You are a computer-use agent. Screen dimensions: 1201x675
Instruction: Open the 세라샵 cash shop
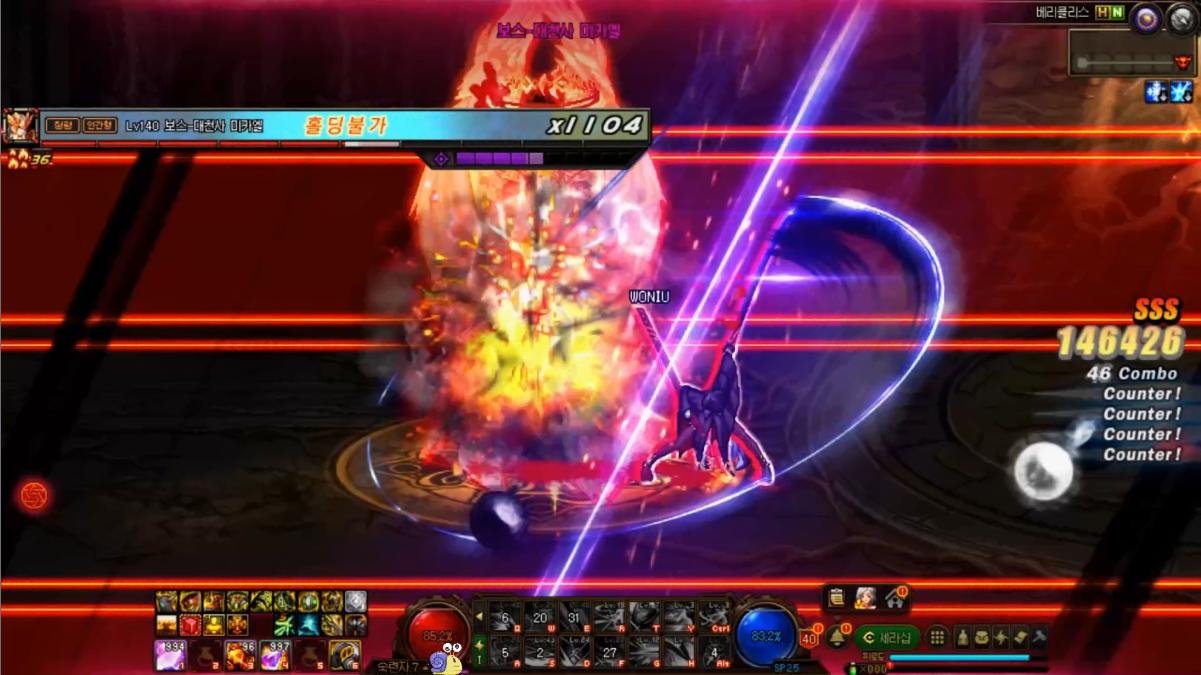[x=887, y=637]
